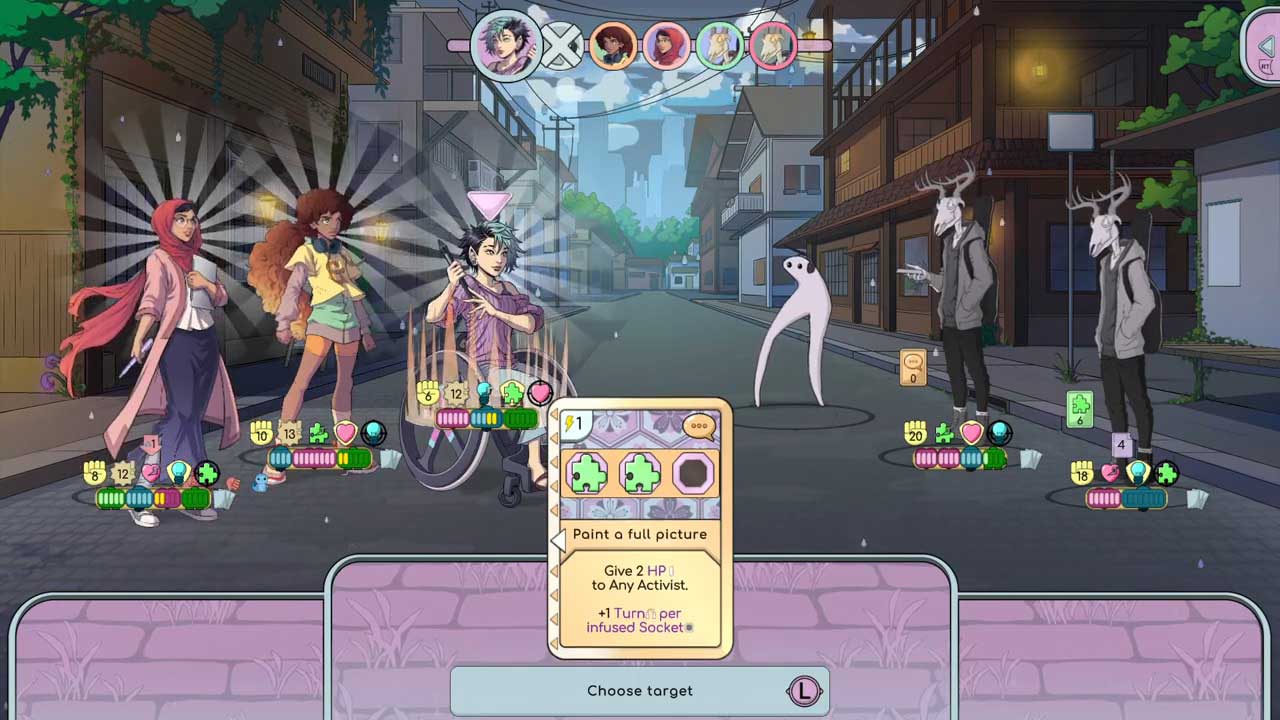Click the crossed-out X turn order marker
1280x720 pixels.
click(x=561, y=47)
